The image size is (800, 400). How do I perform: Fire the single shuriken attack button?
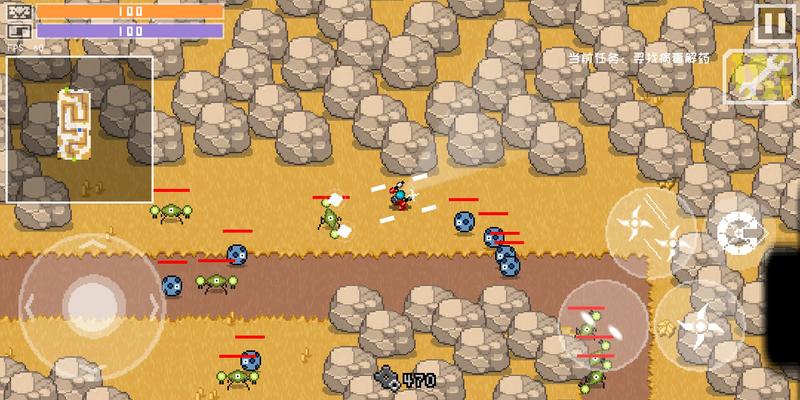[702, 323]
